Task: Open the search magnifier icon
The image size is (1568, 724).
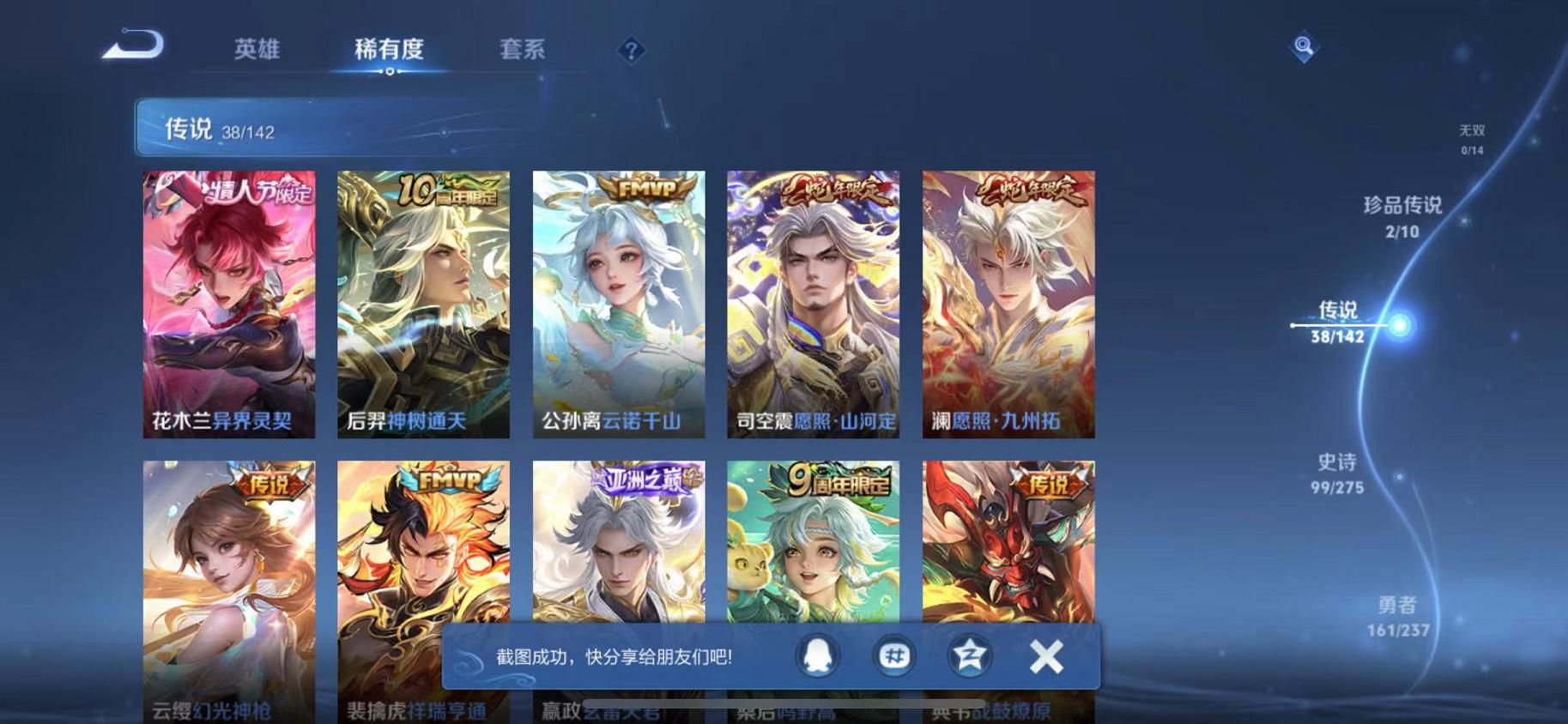Action: [1303, 47]
